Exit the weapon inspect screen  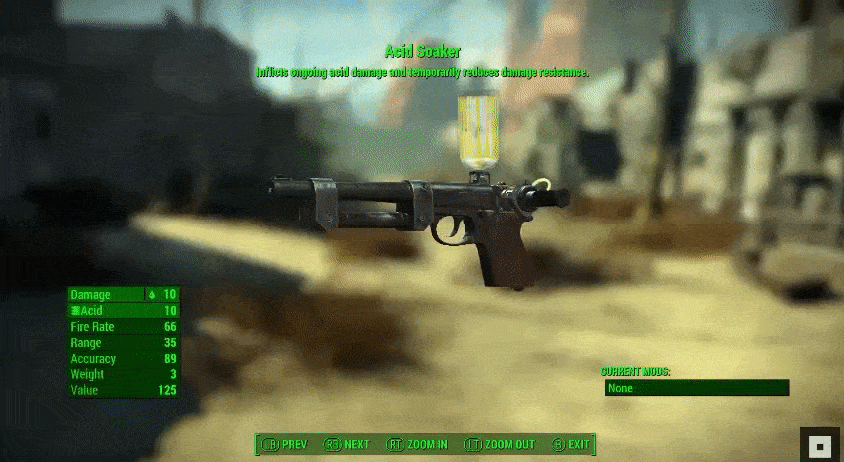point(571,444)
